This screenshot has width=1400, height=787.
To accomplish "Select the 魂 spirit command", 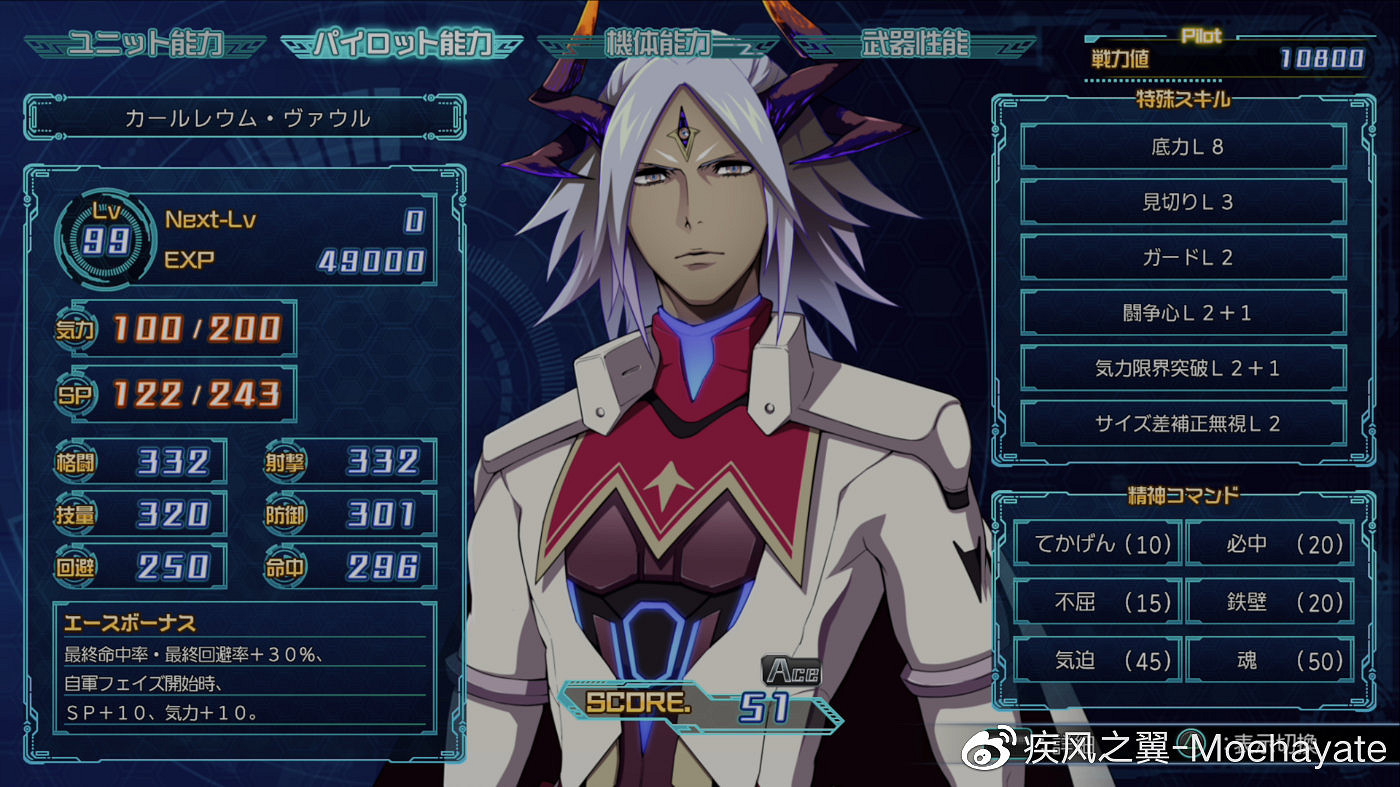I will (1270, 660).
